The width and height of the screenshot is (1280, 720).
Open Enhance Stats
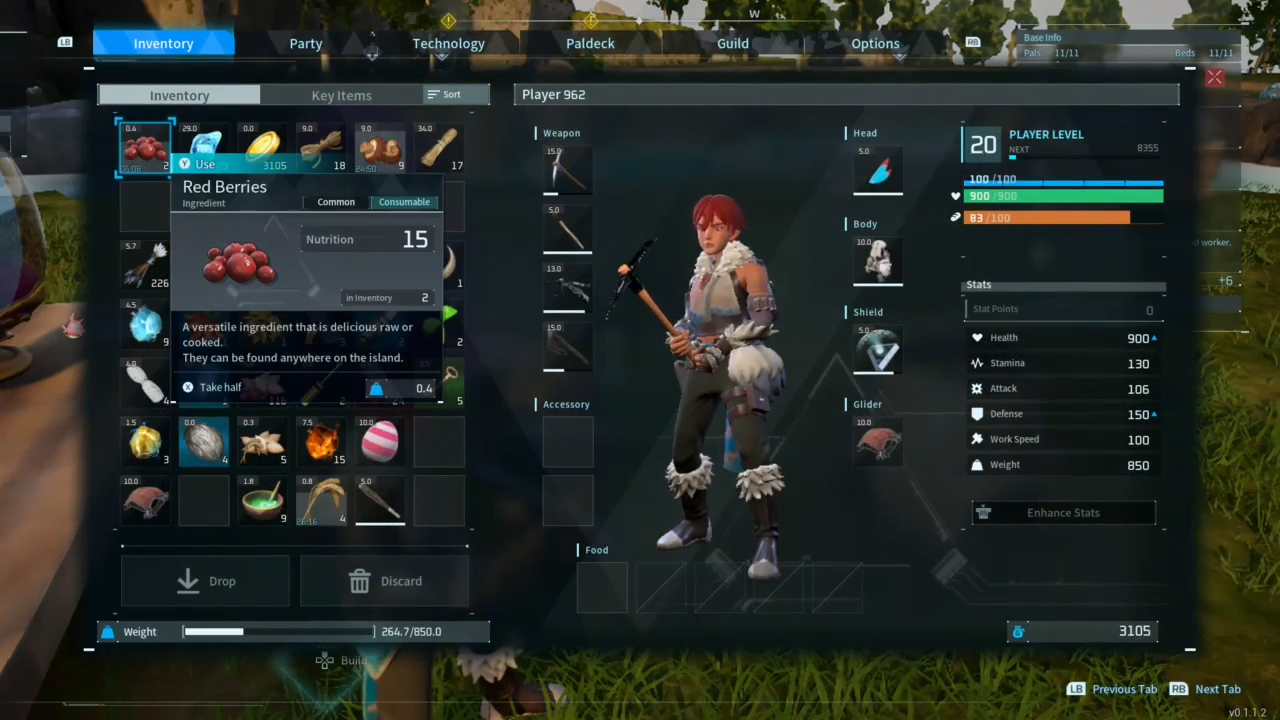point(1063,513)
